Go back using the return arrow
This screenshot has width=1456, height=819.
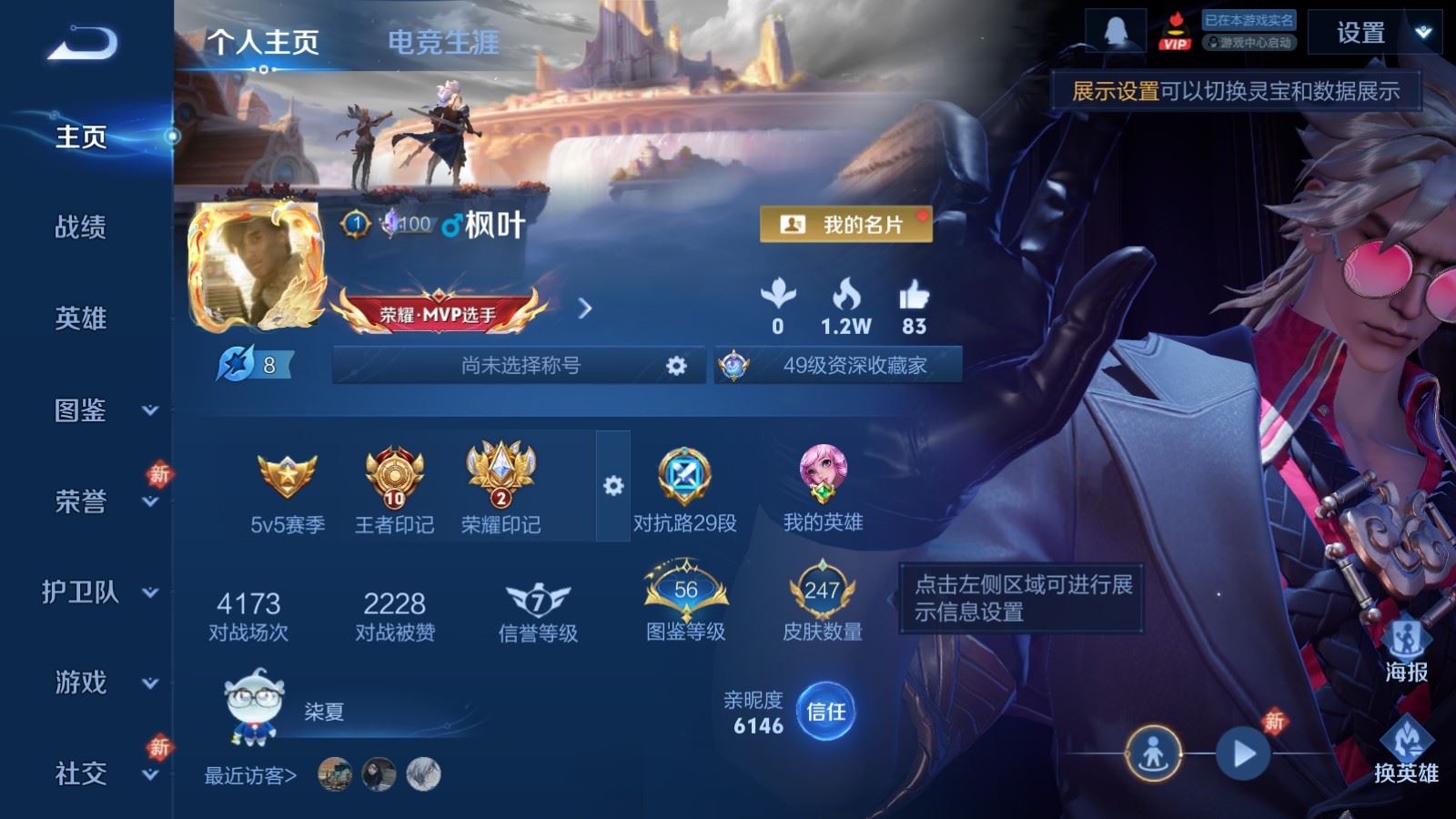[83, 43]
